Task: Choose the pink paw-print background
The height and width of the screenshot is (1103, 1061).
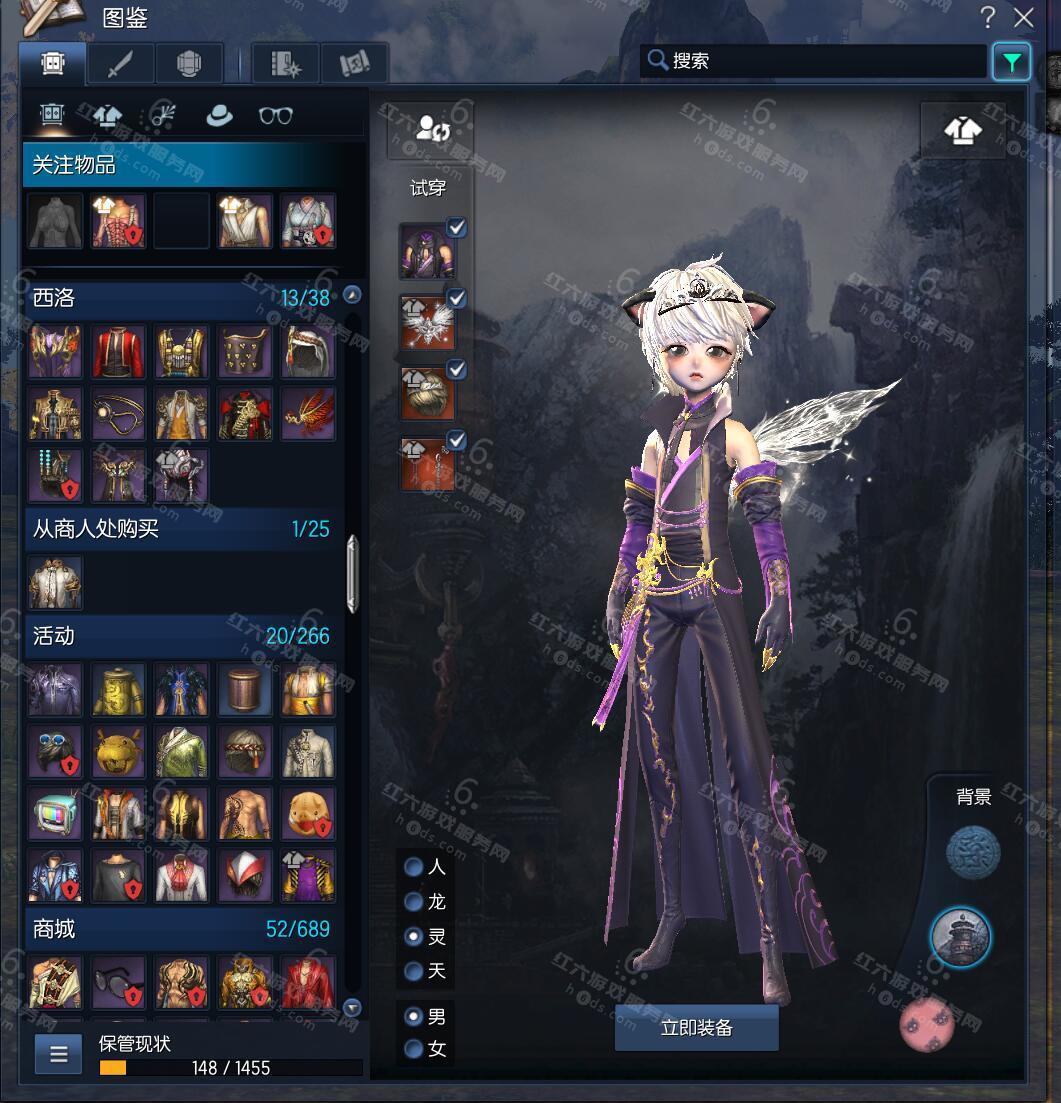Action: click(x=927, y=1025)
